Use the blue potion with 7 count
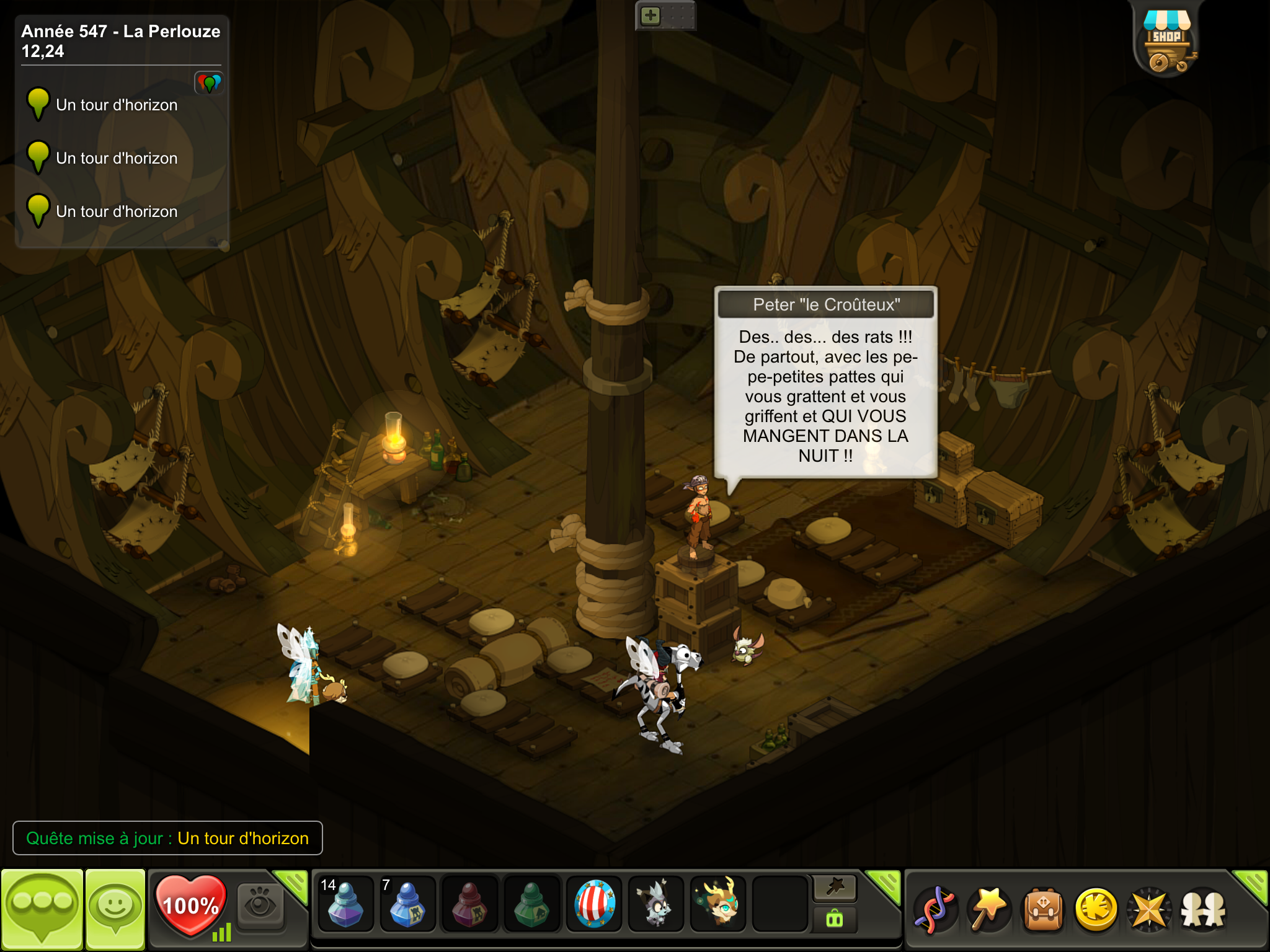The image size is (1270, 952). 407,904
